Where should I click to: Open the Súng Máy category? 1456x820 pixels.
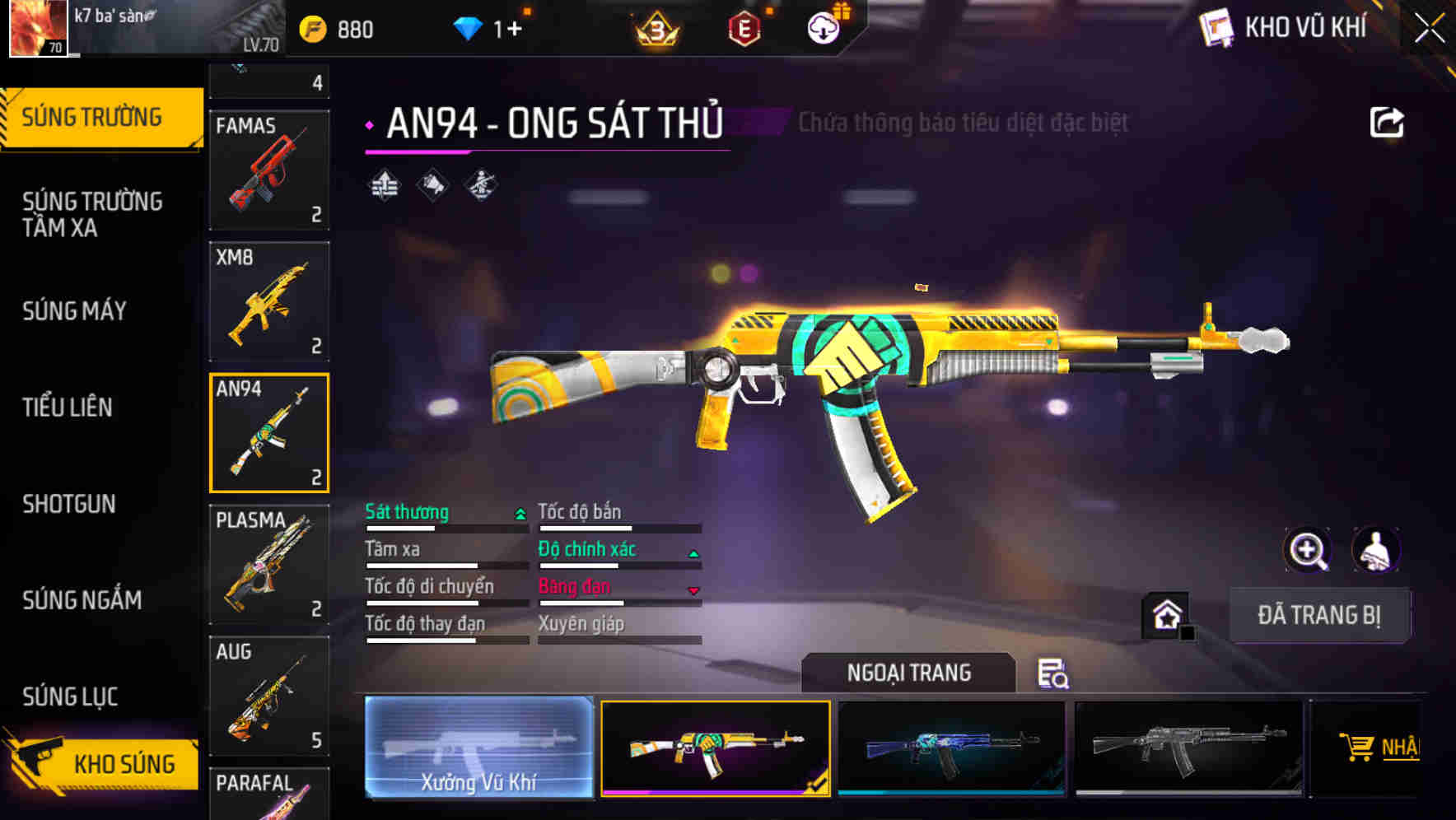point(74,311)
